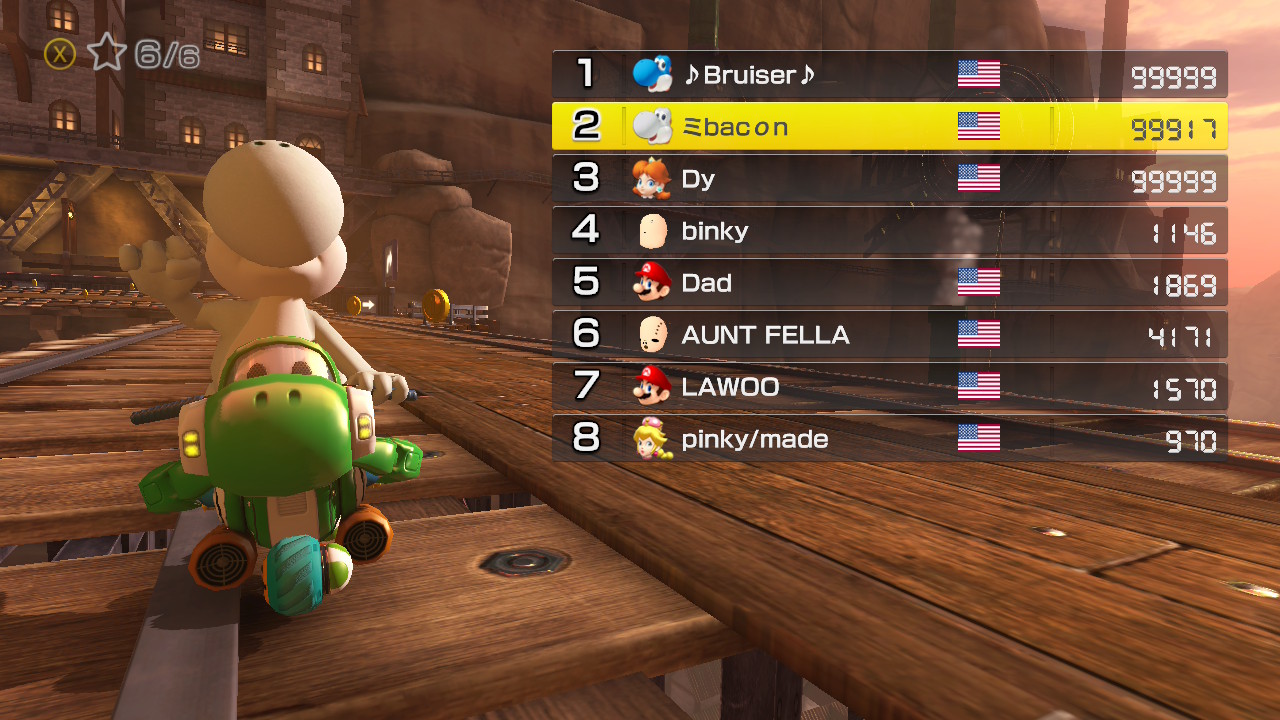The image size is (1280, 720).
Task: Select binky in the player list
Action: (x=889, y=231)
